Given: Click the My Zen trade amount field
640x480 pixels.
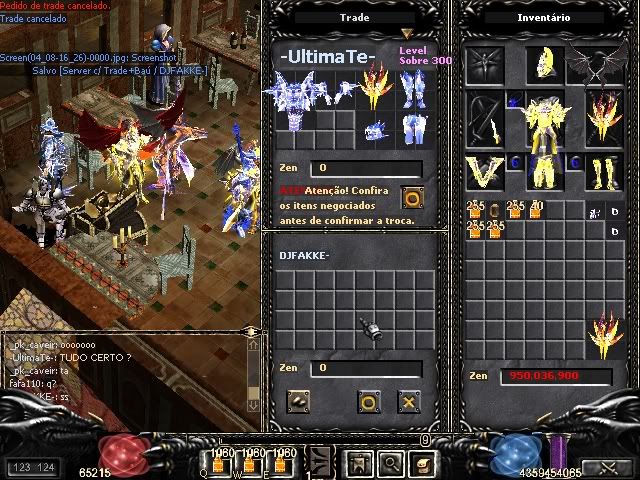Looking at the screenshot, I should (x=364, y=368).
